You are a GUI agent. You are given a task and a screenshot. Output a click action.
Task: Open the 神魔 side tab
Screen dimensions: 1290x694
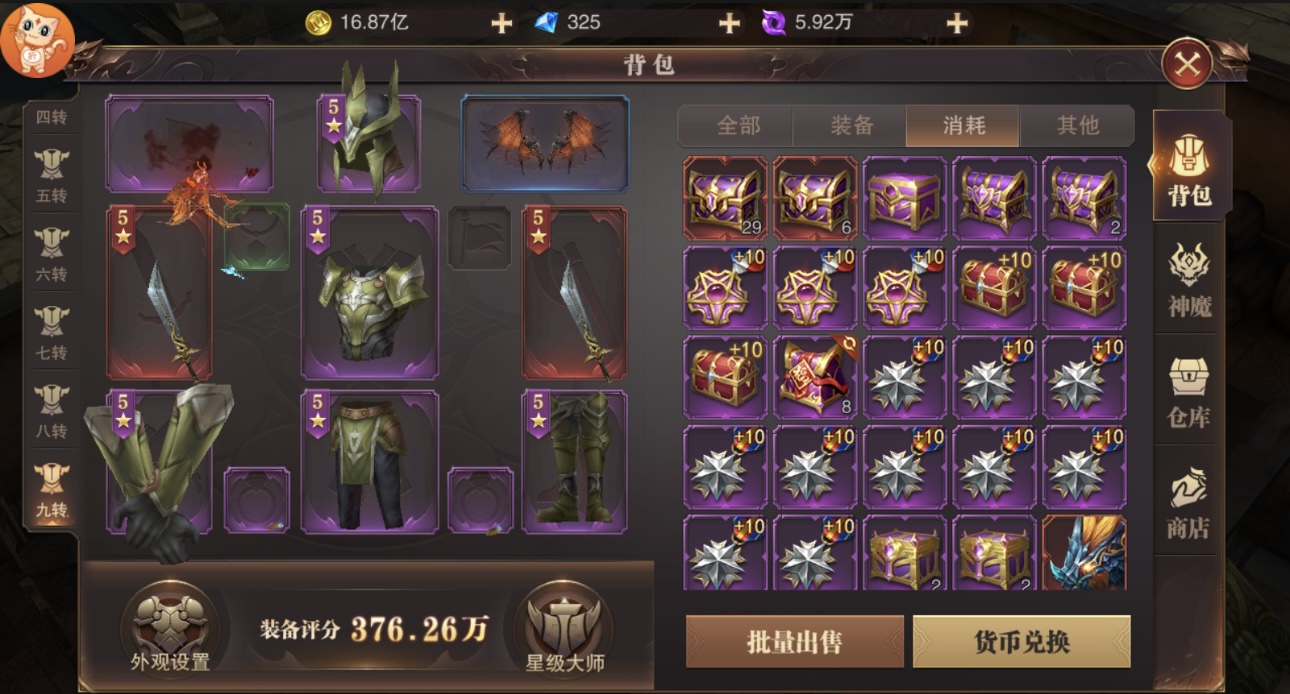point(1189,280)
